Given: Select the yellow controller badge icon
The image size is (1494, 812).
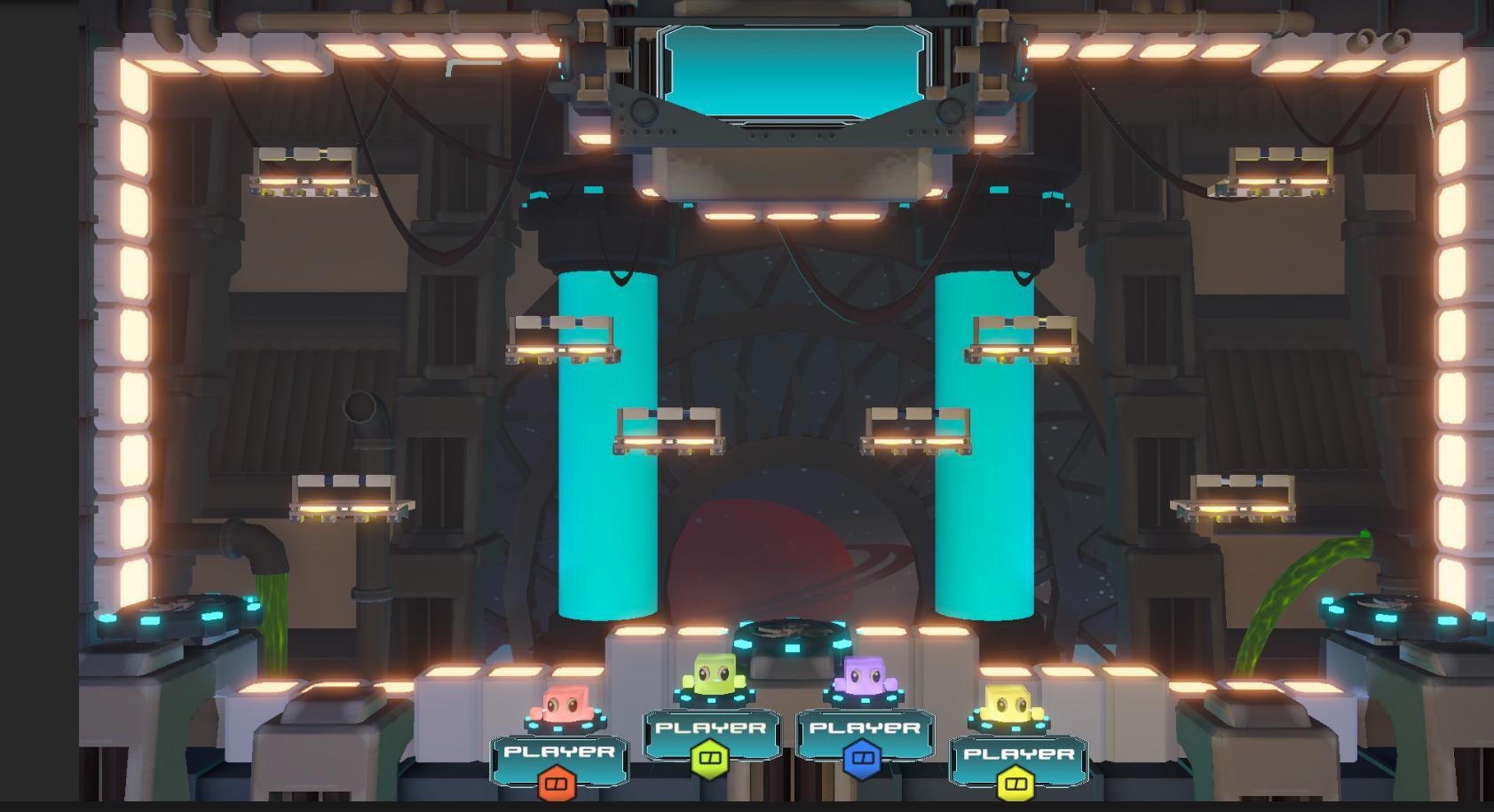Looking at the screenshot, I should [1016, 784].
